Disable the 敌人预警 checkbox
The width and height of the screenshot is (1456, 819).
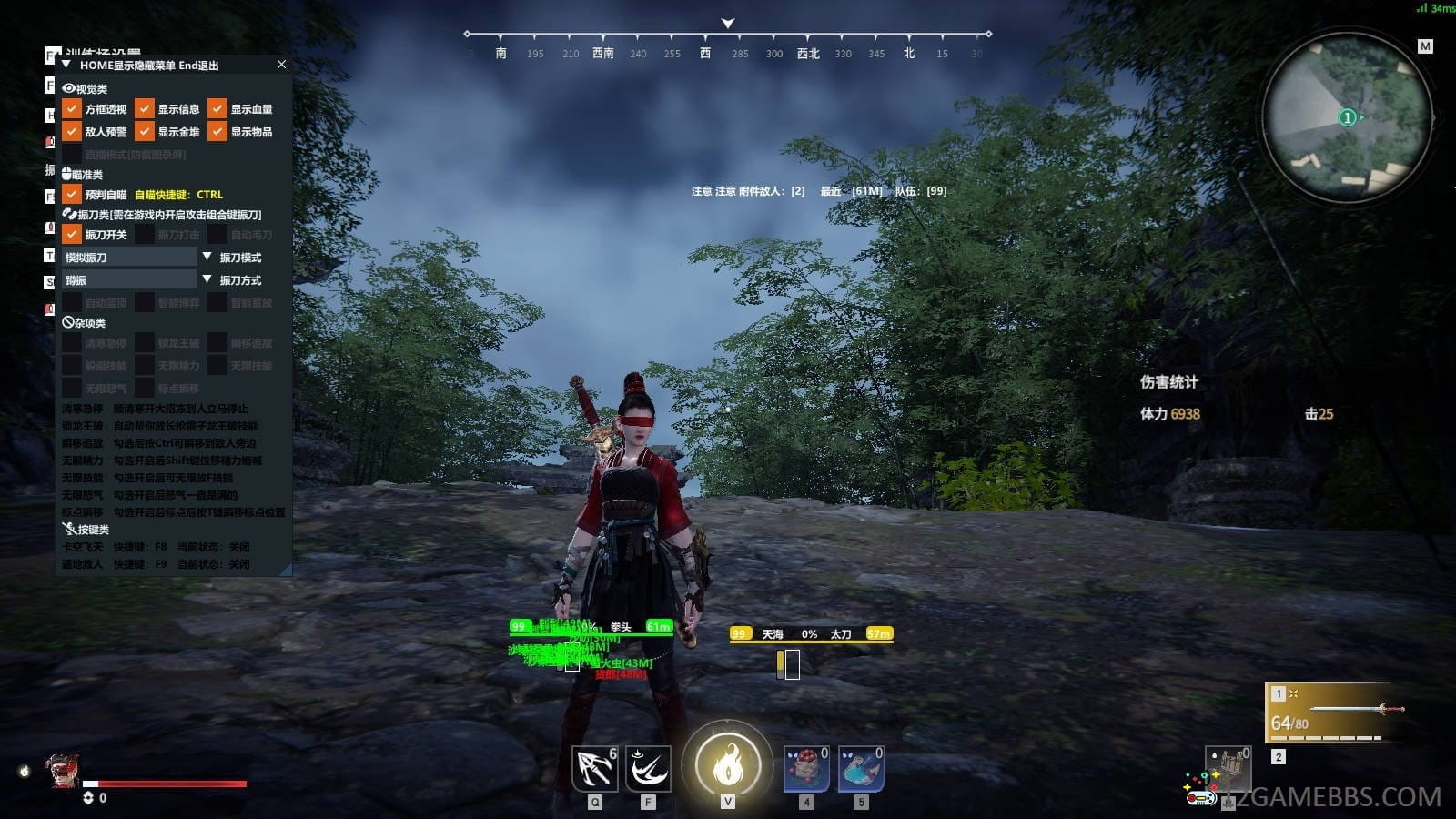click(x=72, y=132)
